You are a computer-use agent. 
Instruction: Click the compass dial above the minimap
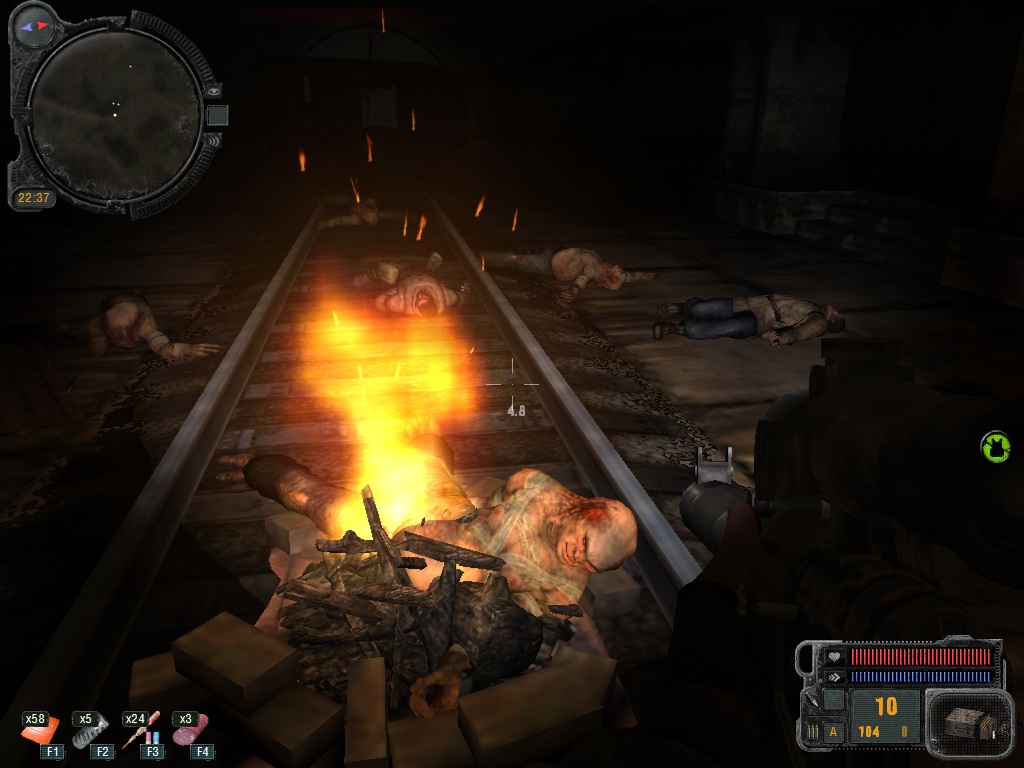(x=34, y=25)
